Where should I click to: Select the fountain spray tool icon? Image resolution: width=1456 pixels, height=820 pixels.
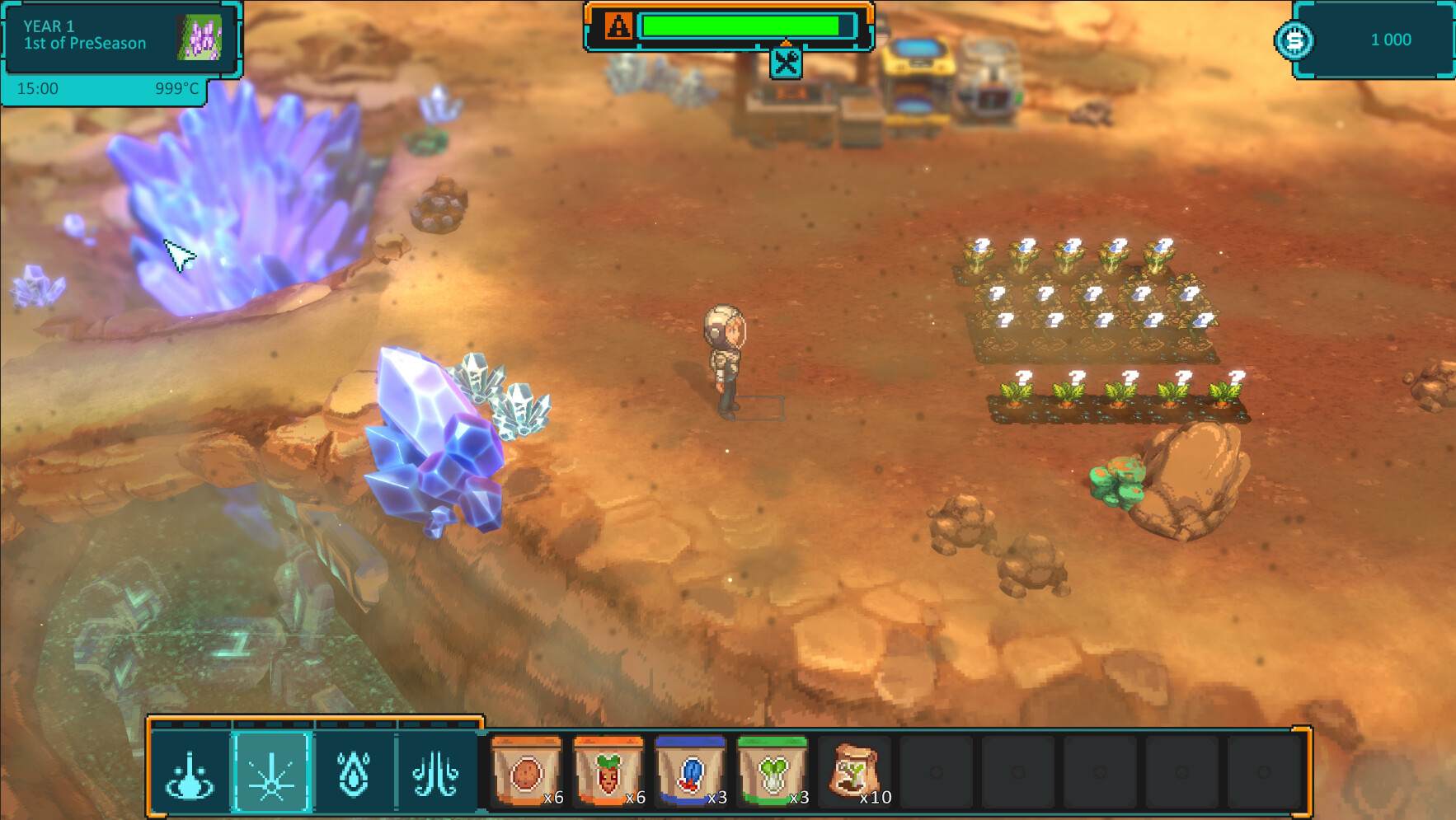pyautogui.click(x=190, y=774)
